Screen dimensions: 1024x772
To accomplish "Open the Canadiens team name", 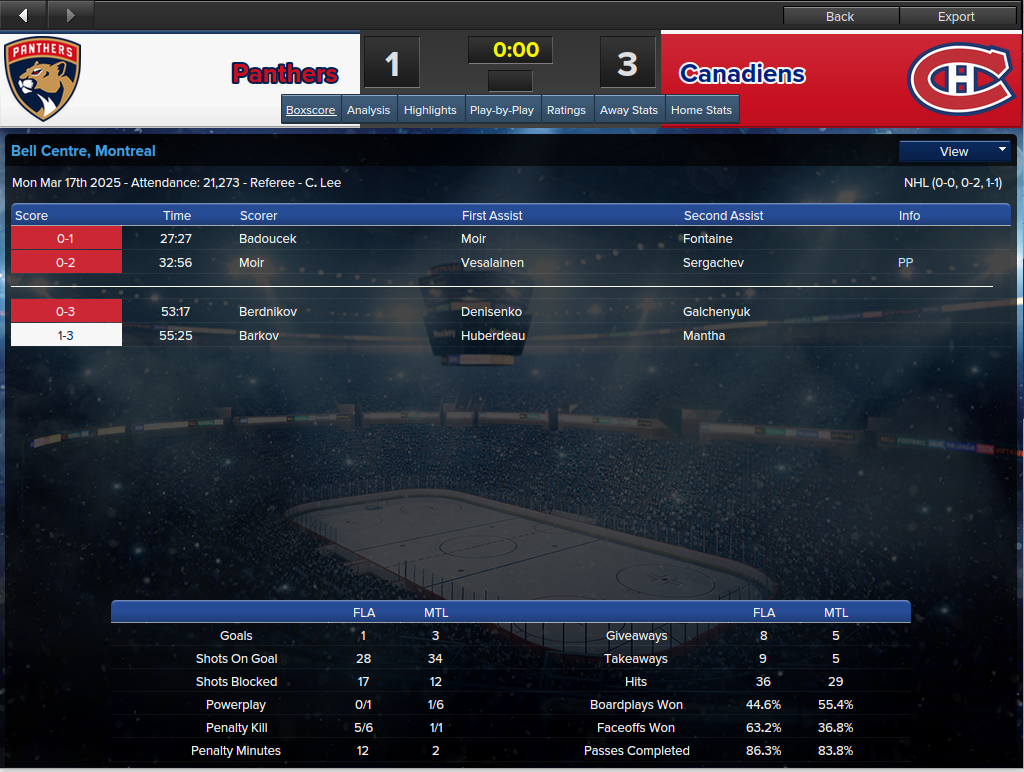I will tap(742, 74).
